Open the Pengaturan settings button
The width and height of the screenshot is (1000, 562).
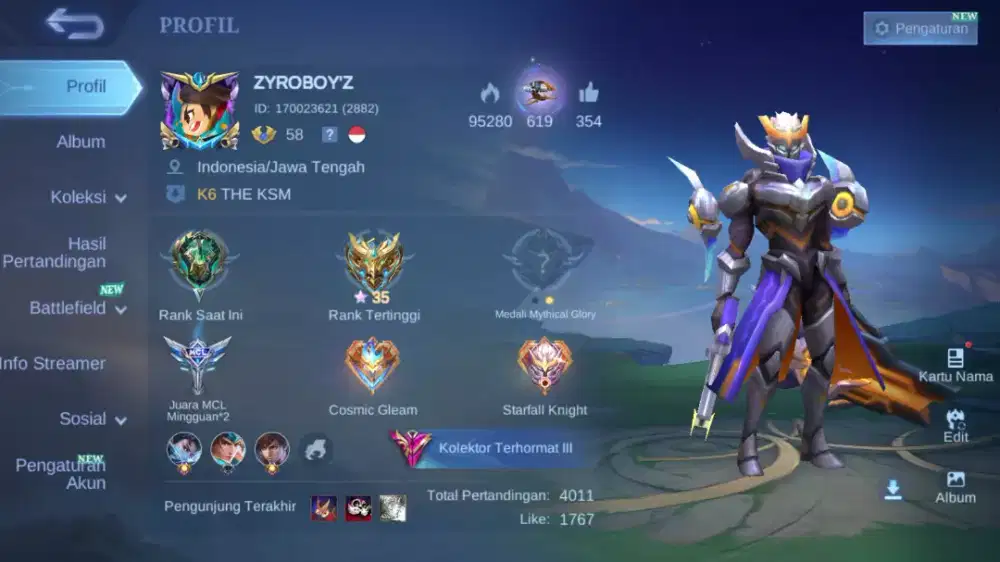coord(920,29)
